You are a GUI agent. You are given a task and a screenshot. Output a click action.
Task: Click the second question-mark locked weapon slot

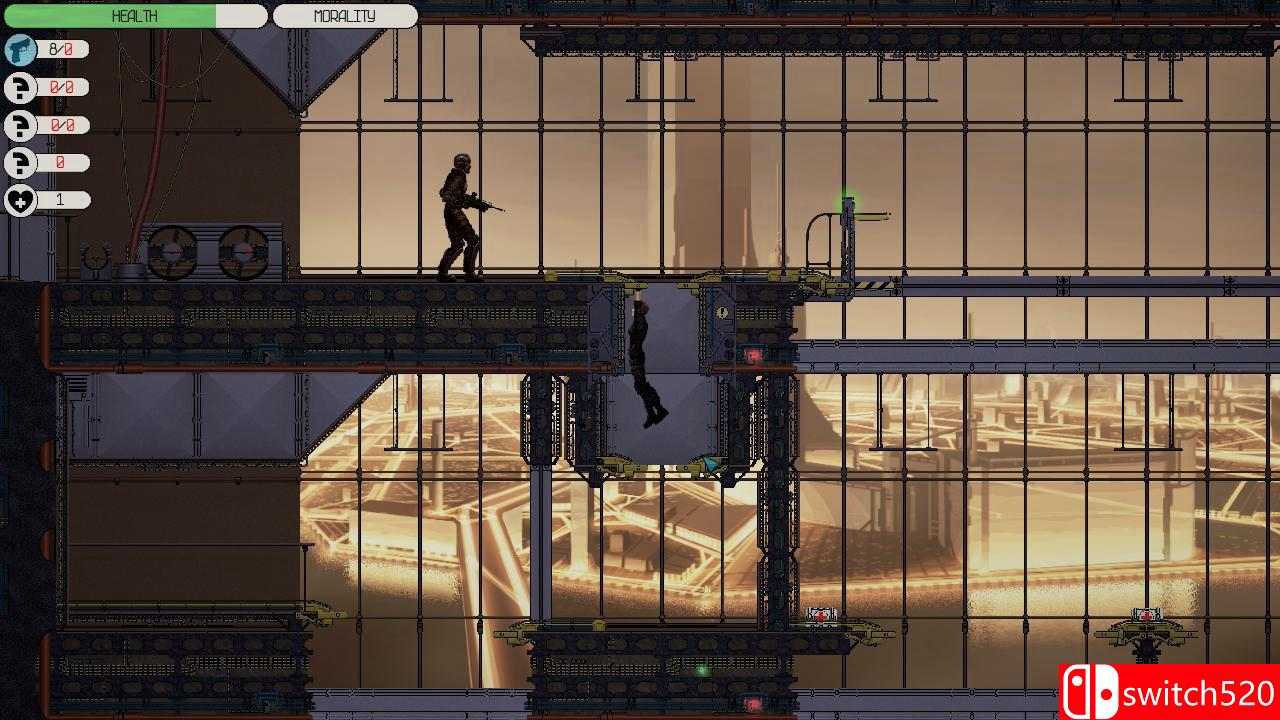[x=20, y=124]
